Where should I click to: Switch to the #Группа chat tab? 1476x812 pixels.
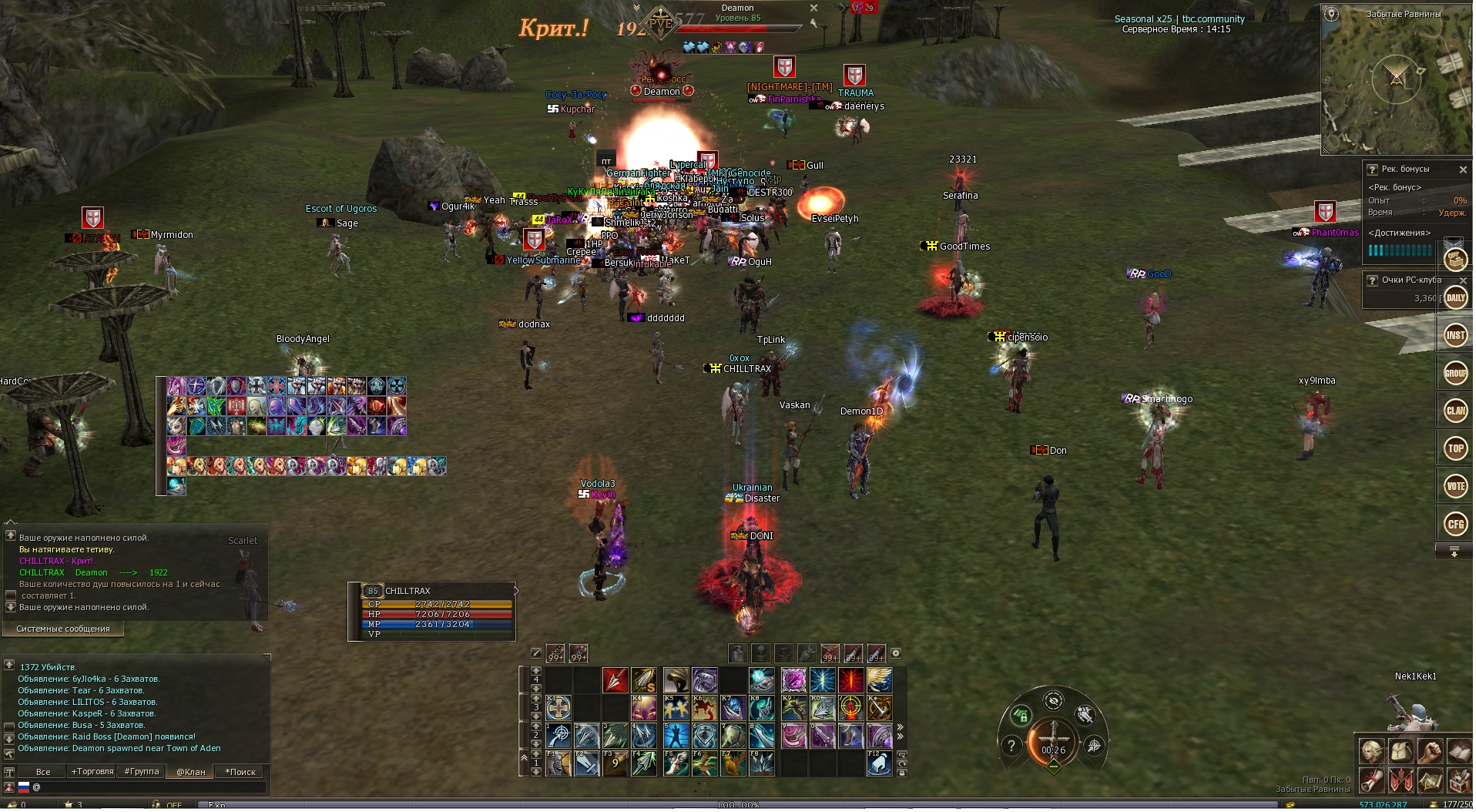coord(142,772)
